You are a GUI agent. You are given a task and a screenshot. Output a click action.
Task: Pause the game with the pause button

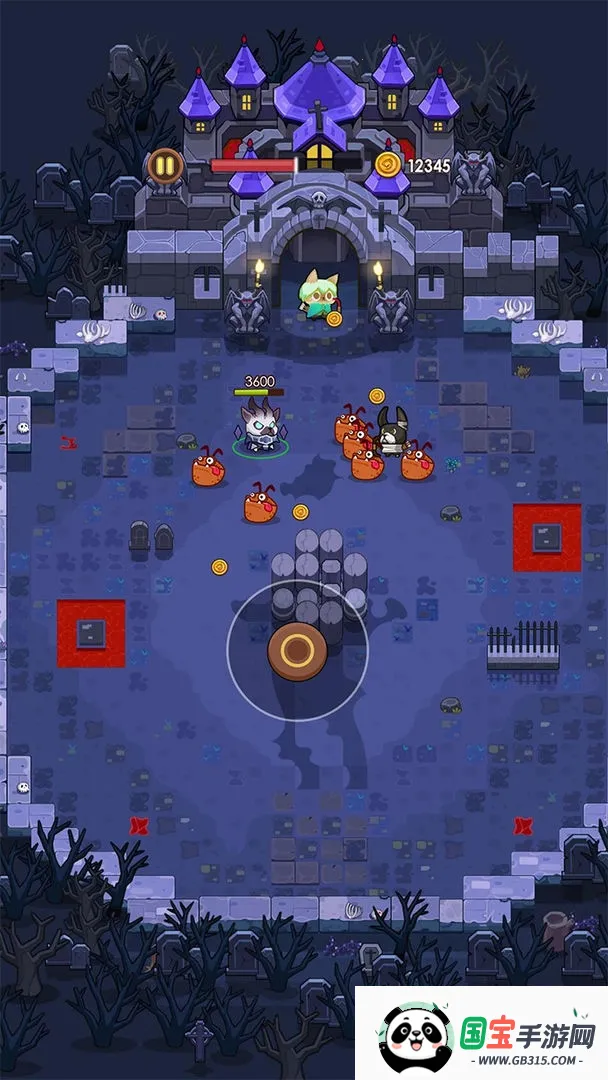tap(164, 165)
